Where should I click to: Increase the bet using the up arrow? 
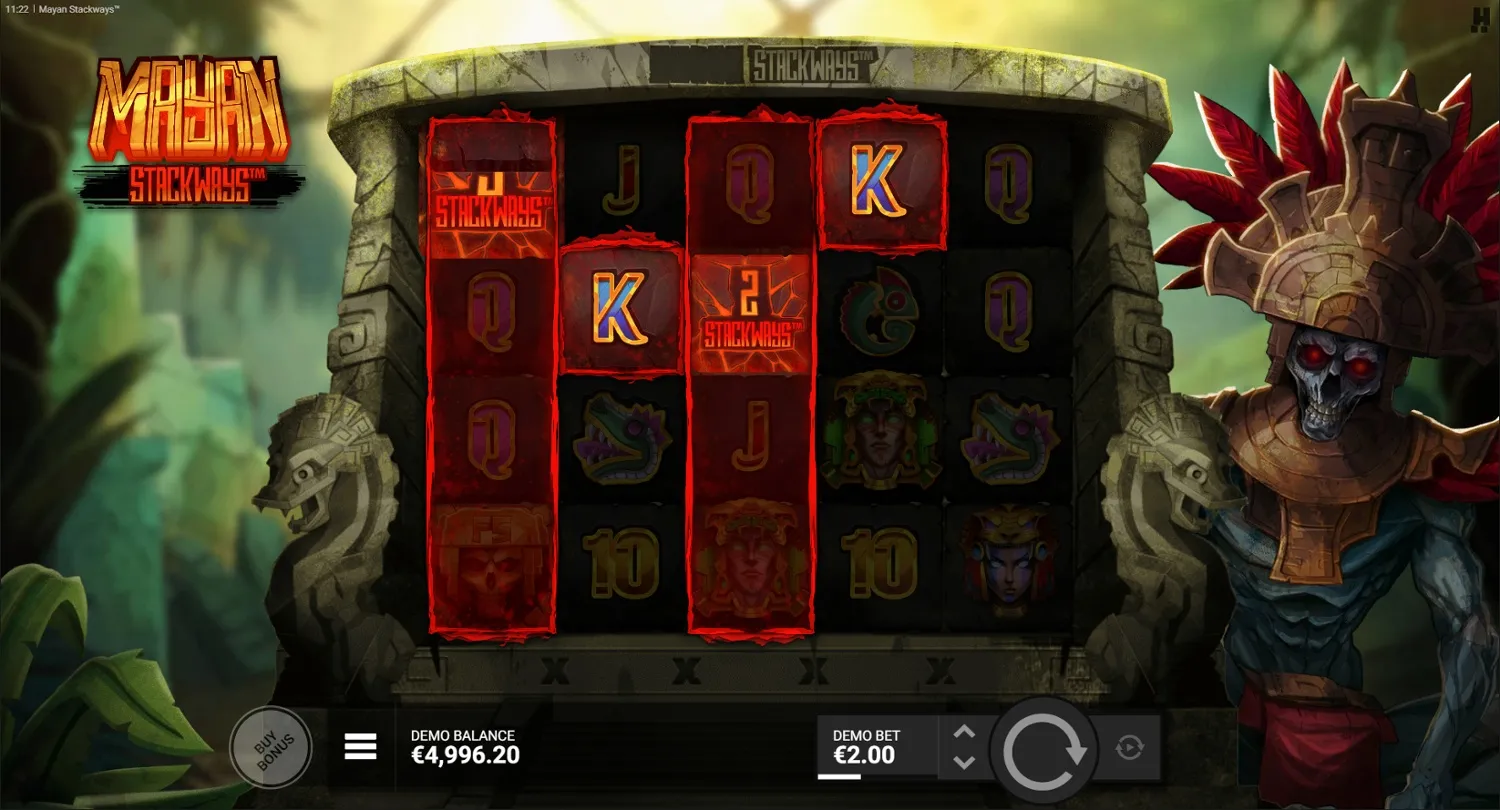coord(963,733)
